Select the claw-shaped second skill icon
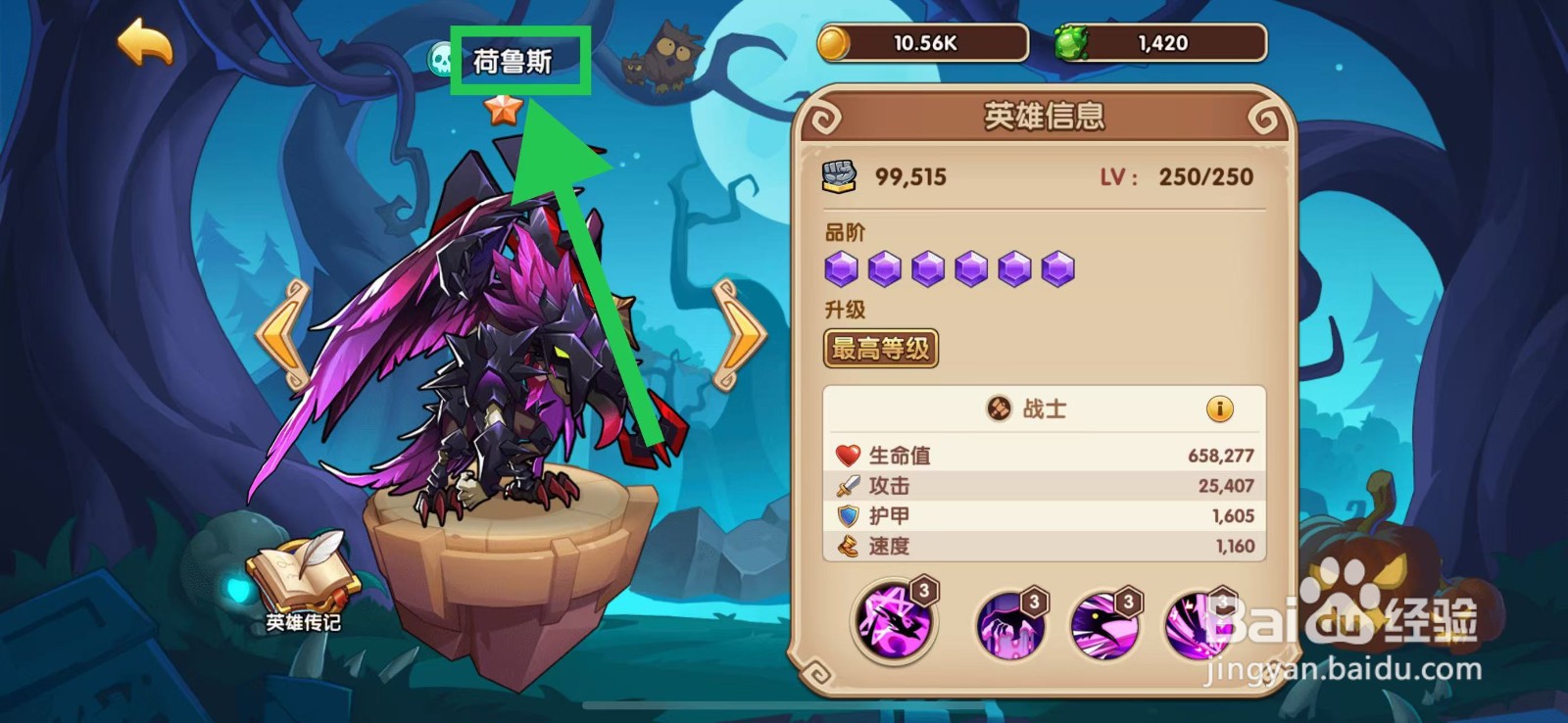Screen dimensions: 1568x723 coord(1009,624)
